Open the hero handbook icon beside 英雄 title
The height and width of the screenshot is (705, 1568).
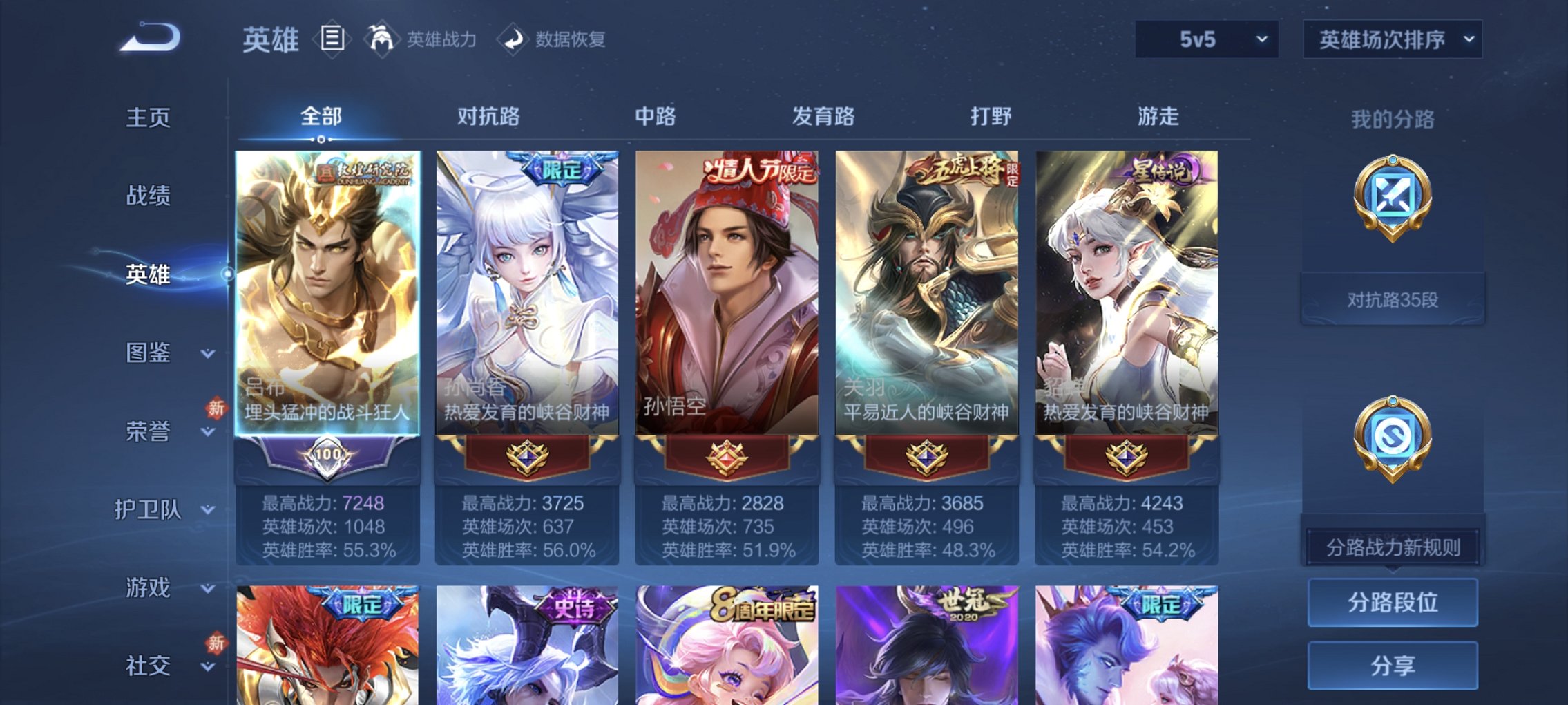[x=334, y=38]
